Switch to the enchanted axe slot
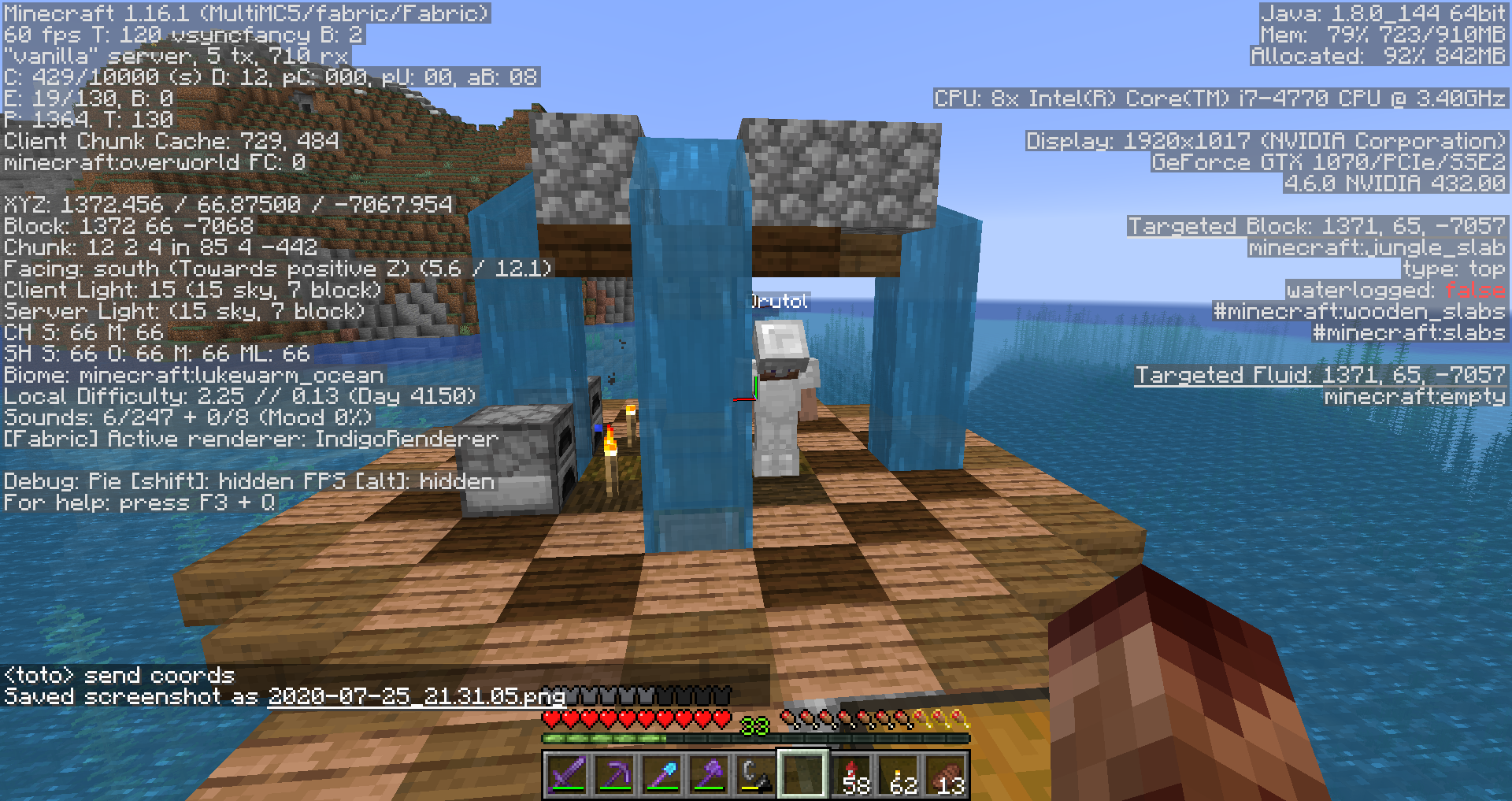Image resolution: width=1512 pixels, height=801 pixels. point(709,775)
